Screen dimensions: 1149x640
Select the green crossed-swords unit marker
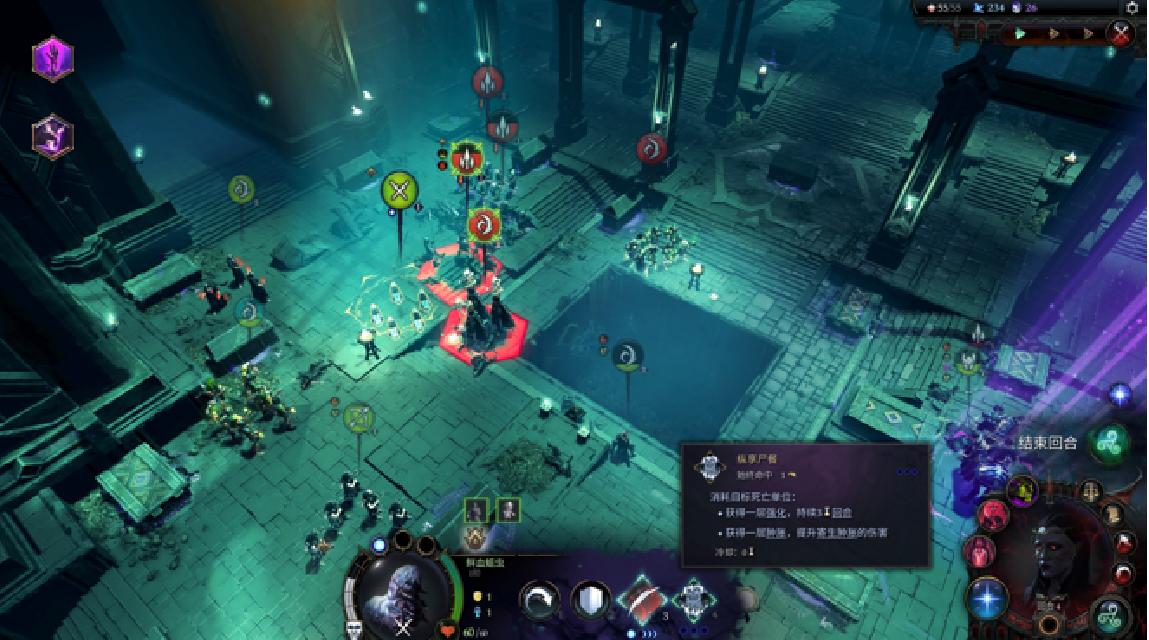click(399, 190)
